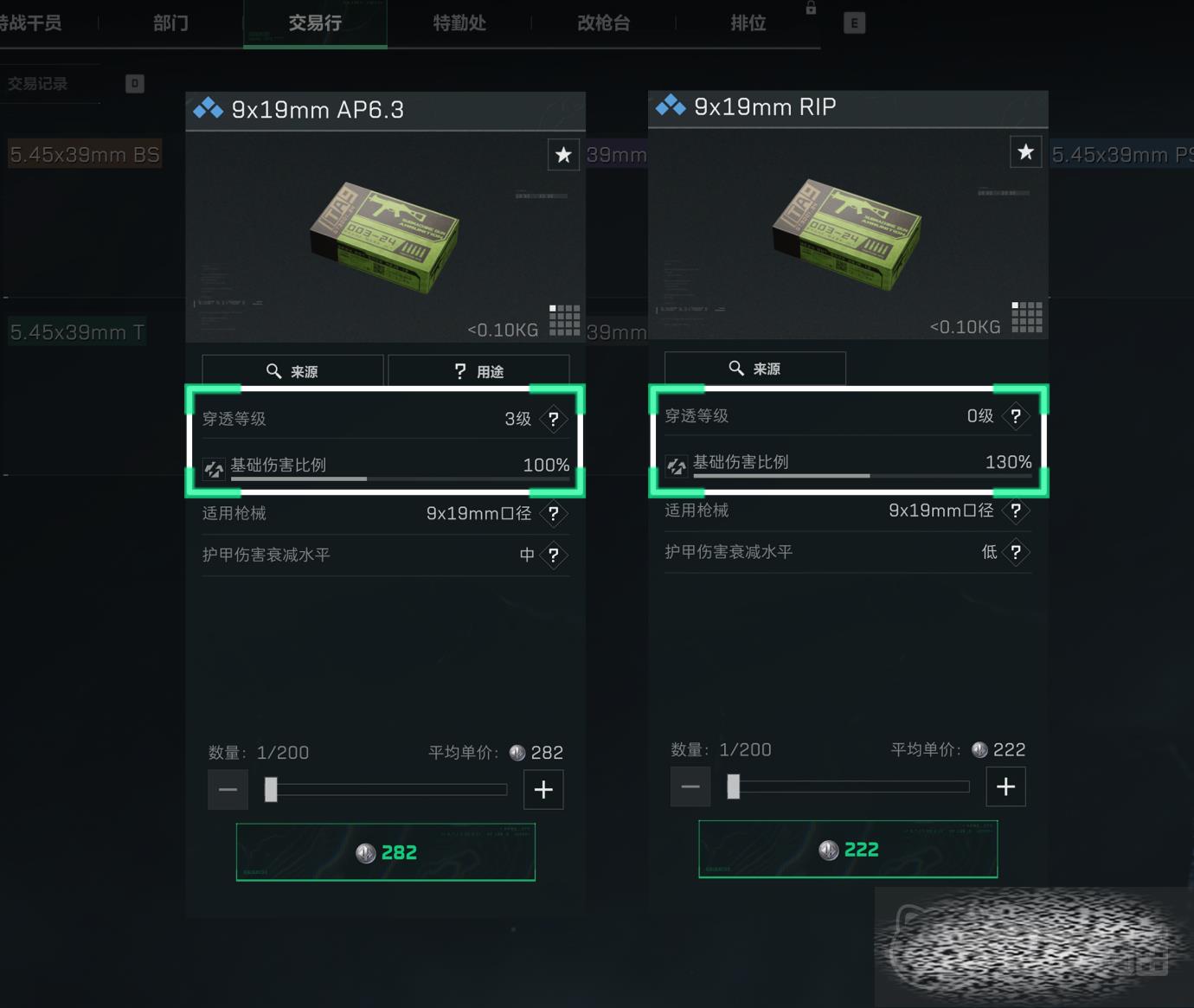This screenshot has width=1194, height=1008.
Task: Buy 9x19mm RIP for 222
Action: [848, 850]
